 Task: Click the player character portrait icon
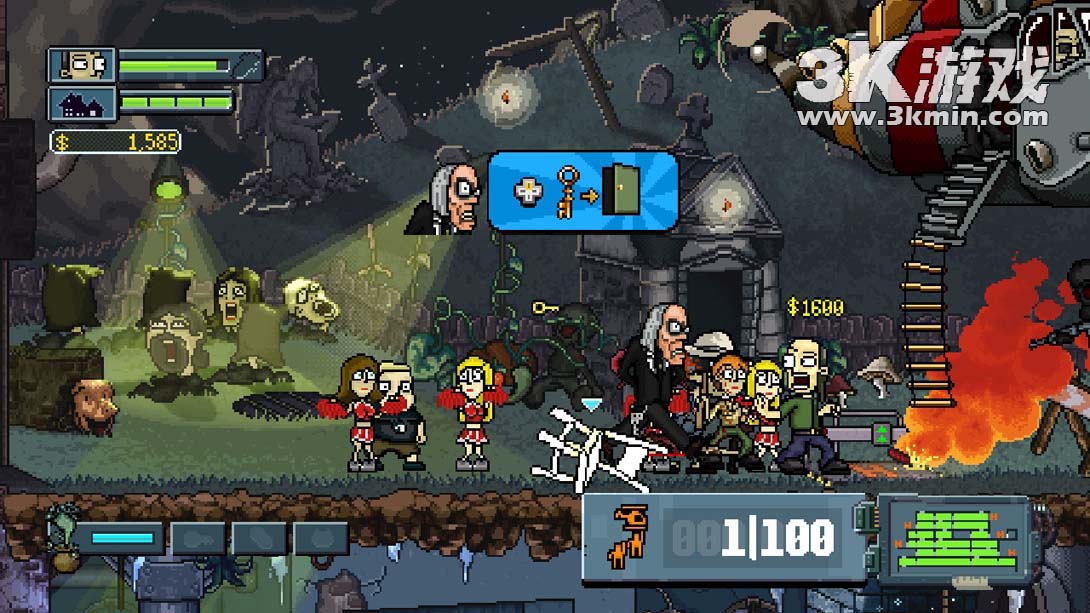pos(82,66)
